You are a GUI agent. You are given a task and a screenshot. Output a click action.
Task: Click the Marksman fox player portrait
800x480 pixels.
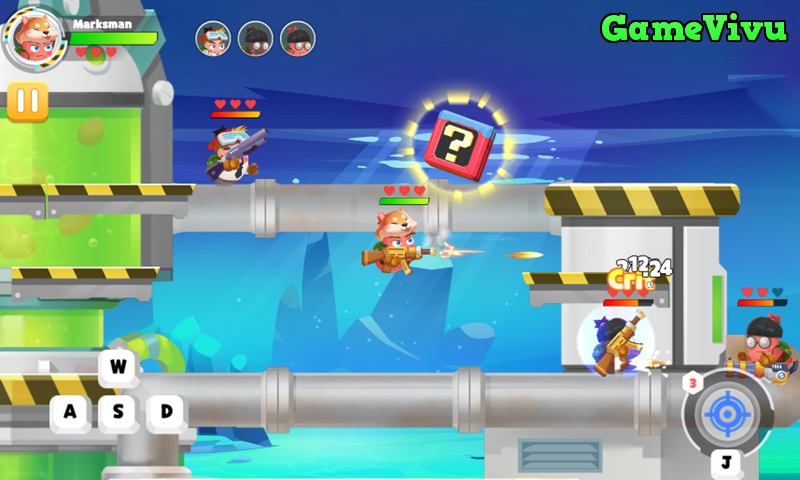click(35, 38)
